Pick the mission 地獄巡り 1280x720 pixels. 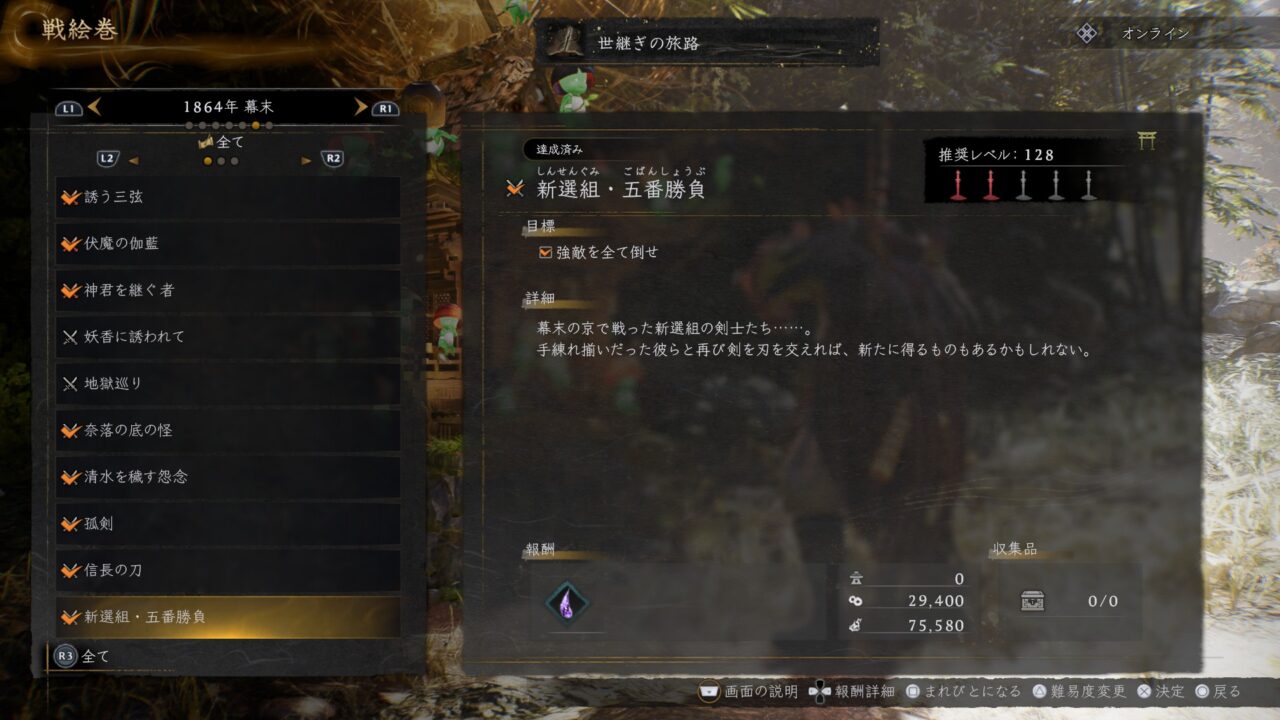(228, 384)
